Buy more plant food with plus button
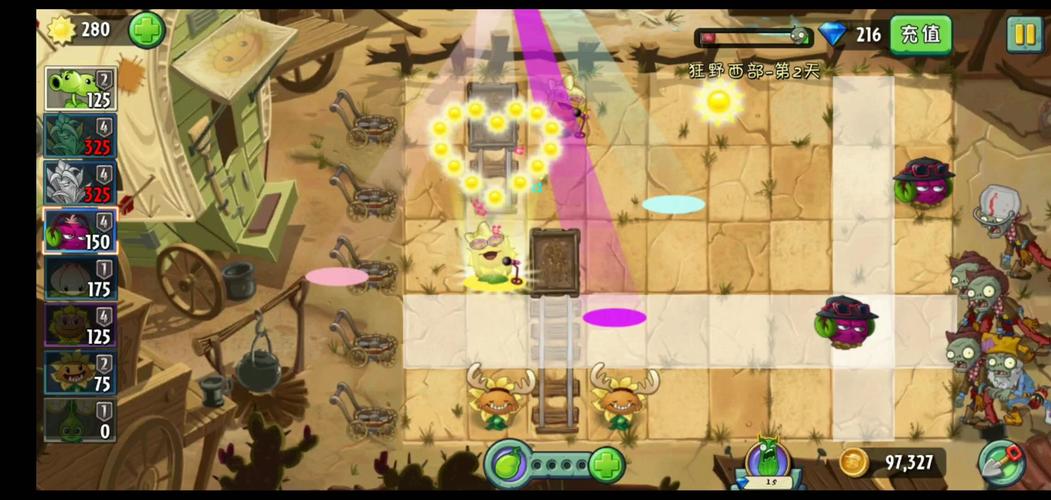The image size is (1051, 500). tap(606, 465)
